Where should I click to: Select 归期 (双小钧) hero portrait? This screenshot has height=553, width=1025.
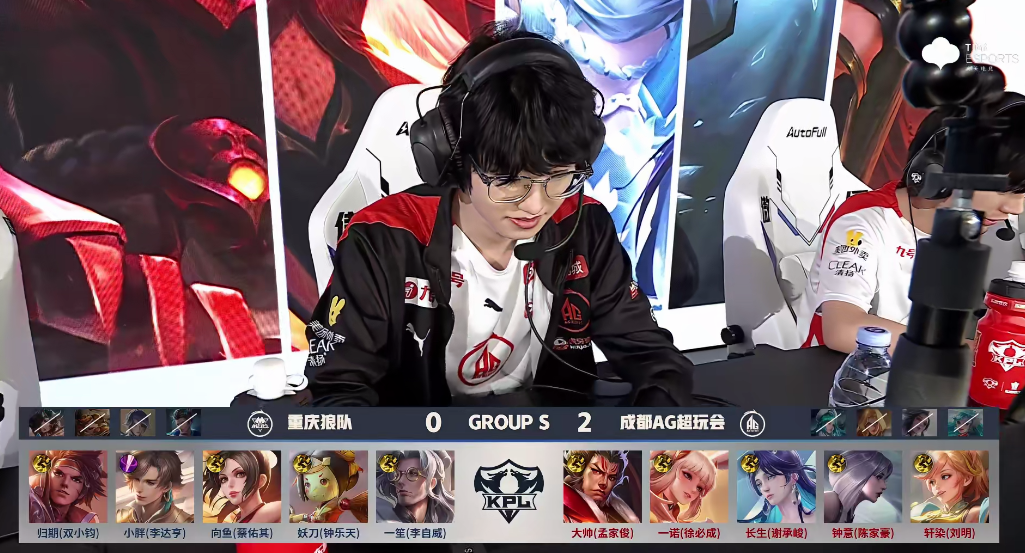tap(68, 486)
